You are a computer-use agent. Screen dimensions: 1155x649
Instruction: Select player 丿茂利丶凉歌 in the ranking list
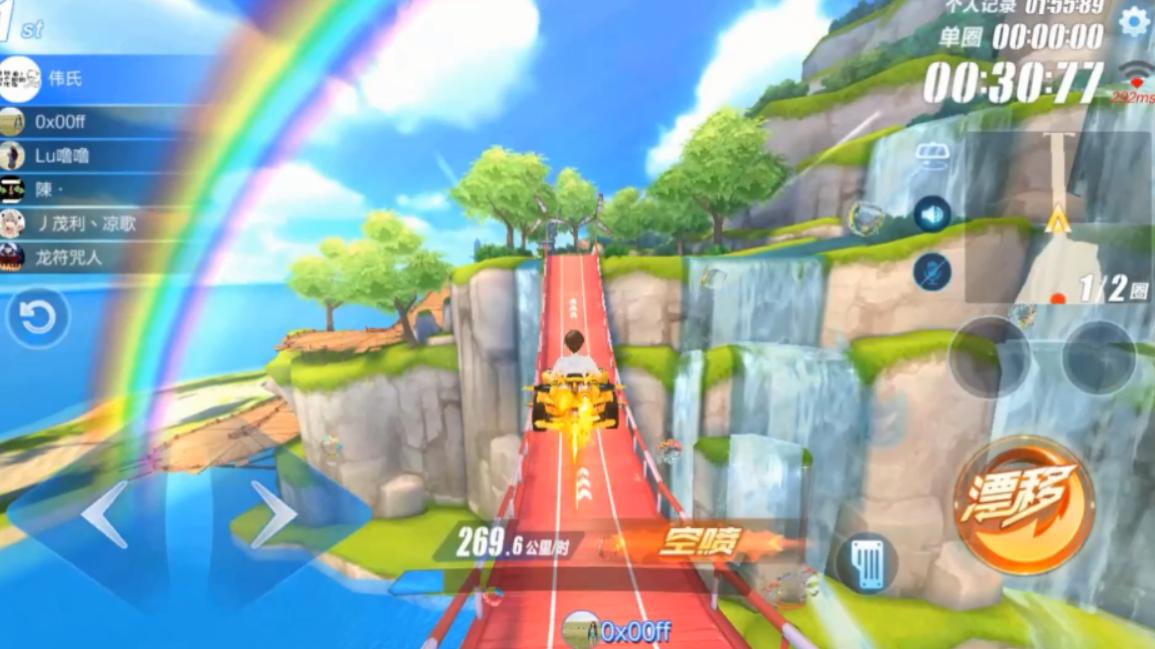[100, 224]
